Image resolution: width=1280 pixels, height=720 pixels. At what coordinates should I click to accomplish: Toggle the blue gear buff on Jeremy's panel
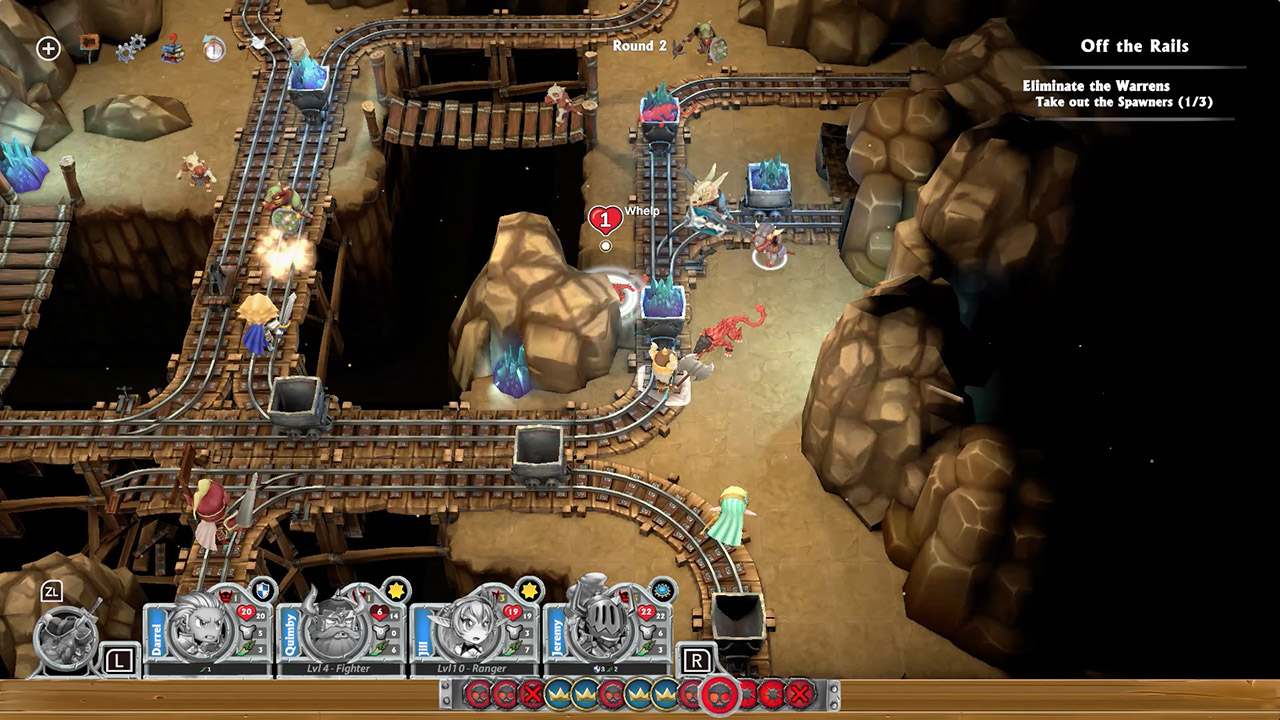663,590
